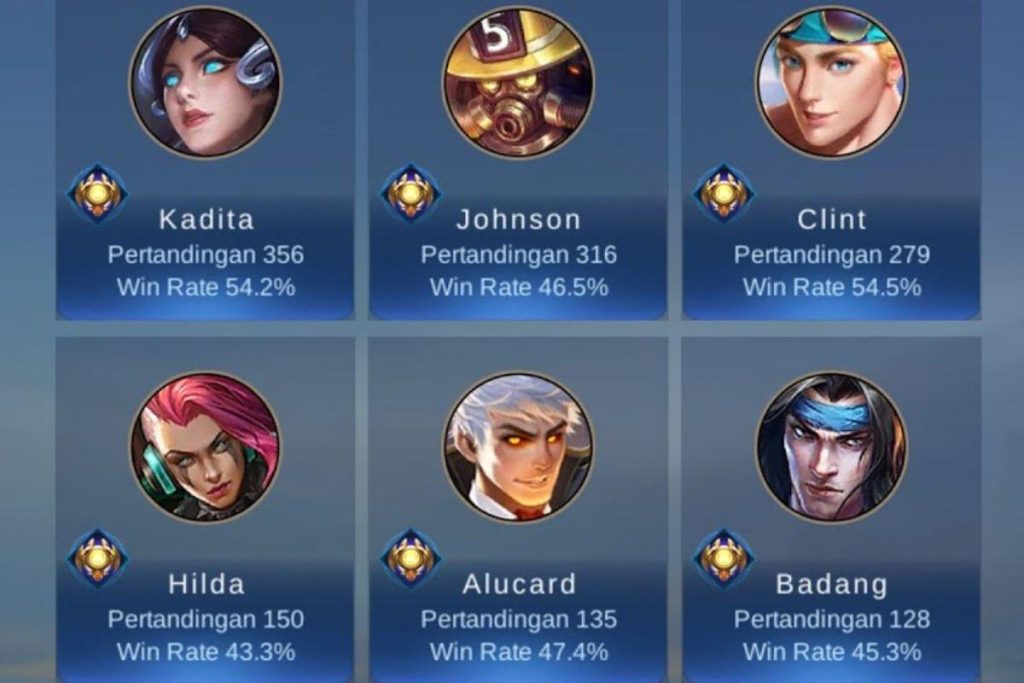Select the mastery badge beside Badang

click(x=724, y=558)
